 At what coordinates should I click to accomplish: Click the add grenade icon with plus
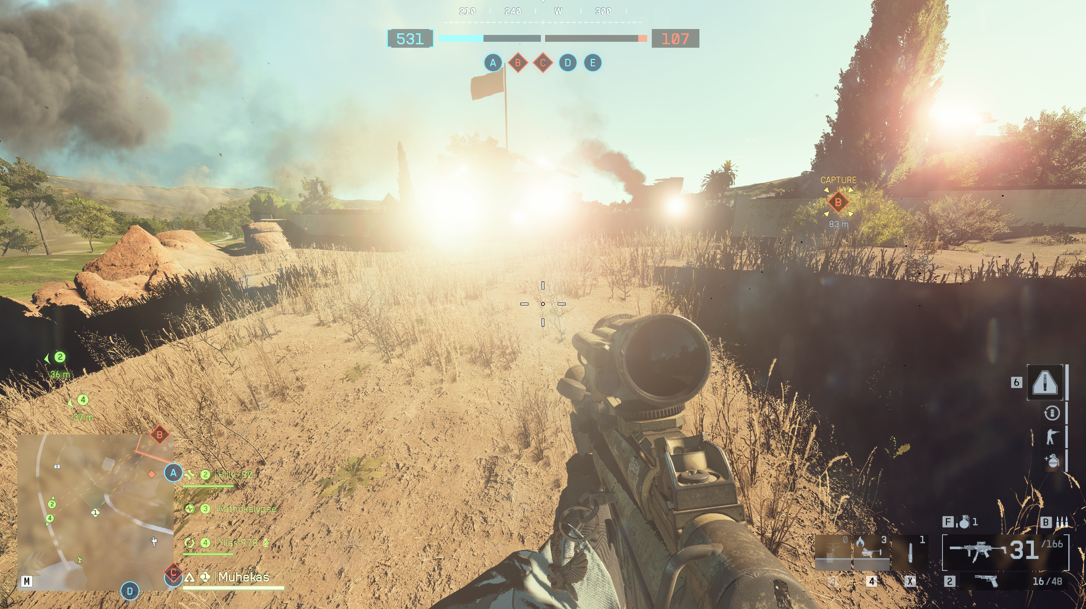tap(1052, 461)
